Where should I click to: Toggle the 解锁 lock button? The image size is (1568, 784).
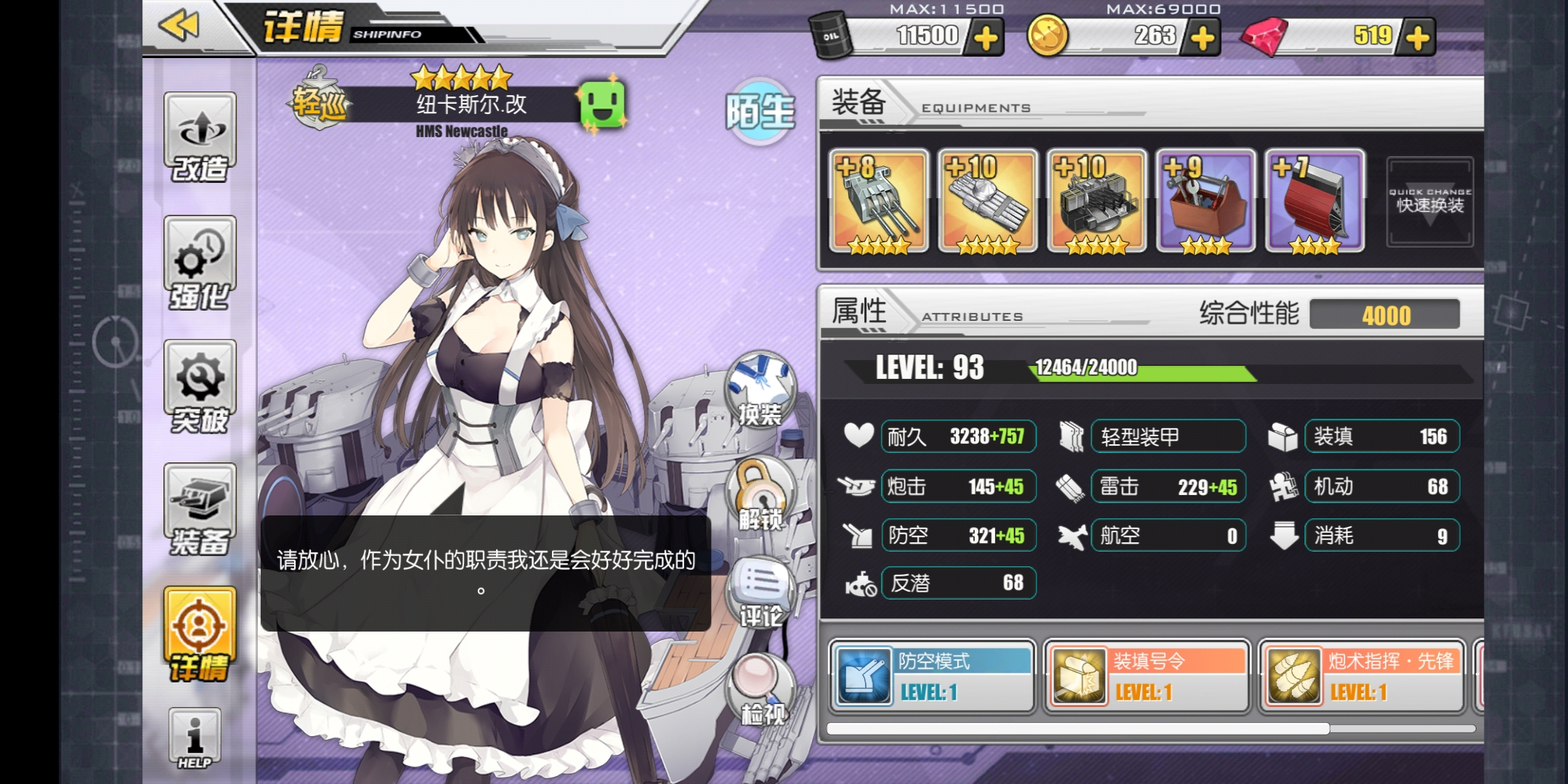coord(760,495)
